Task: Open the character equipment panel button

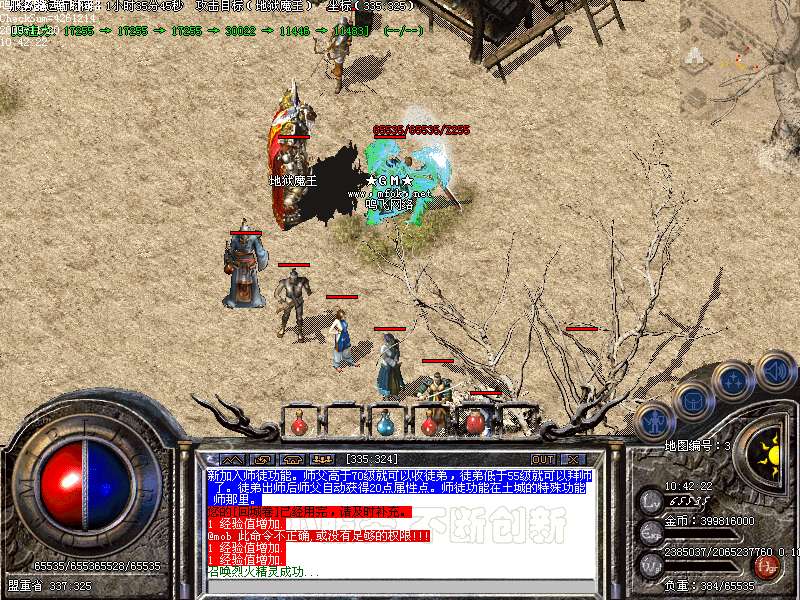Action: pos(654,421)
